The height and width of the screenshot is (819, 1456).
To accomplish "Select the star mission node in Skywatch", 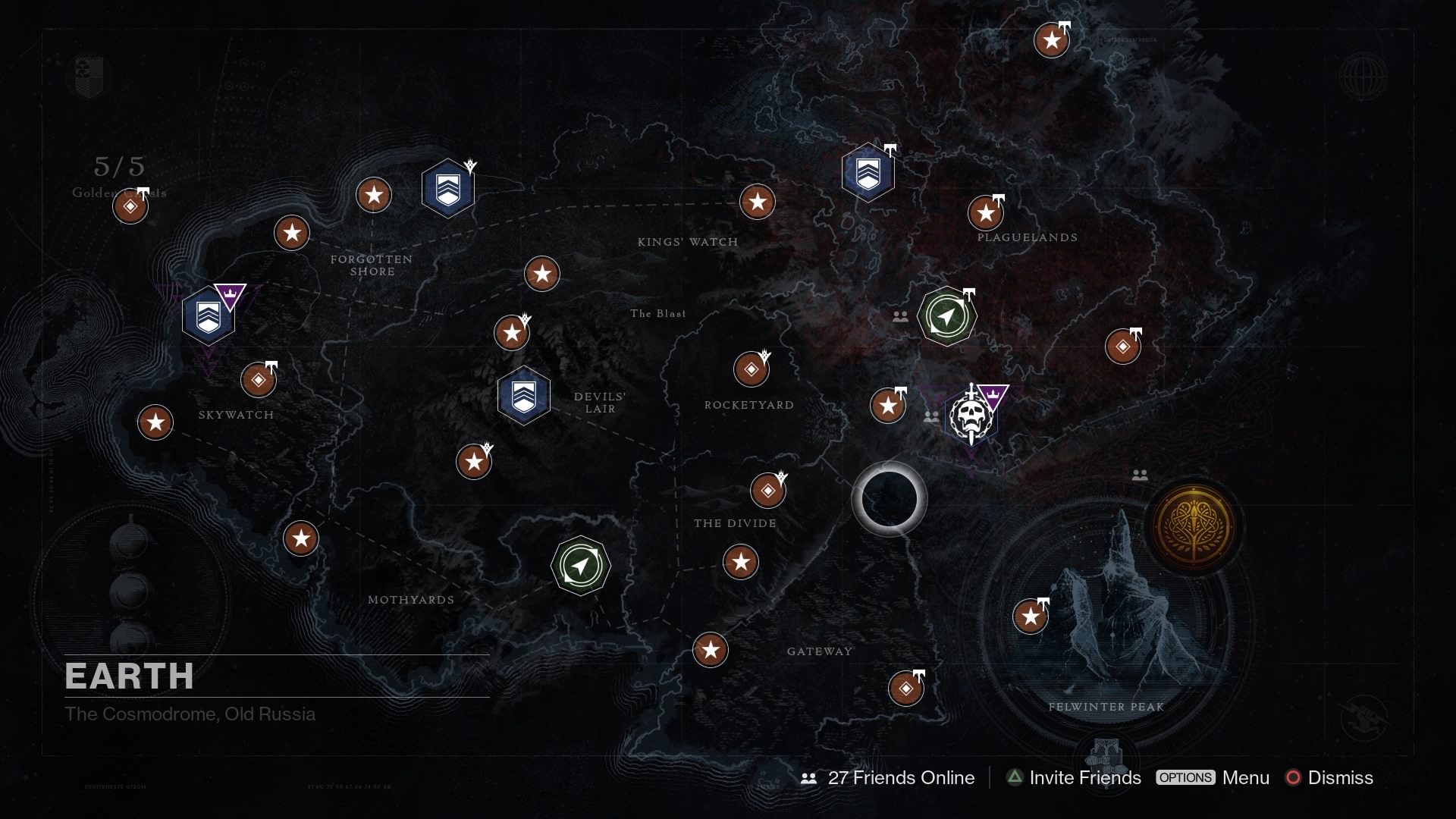I will click(155, 423).
